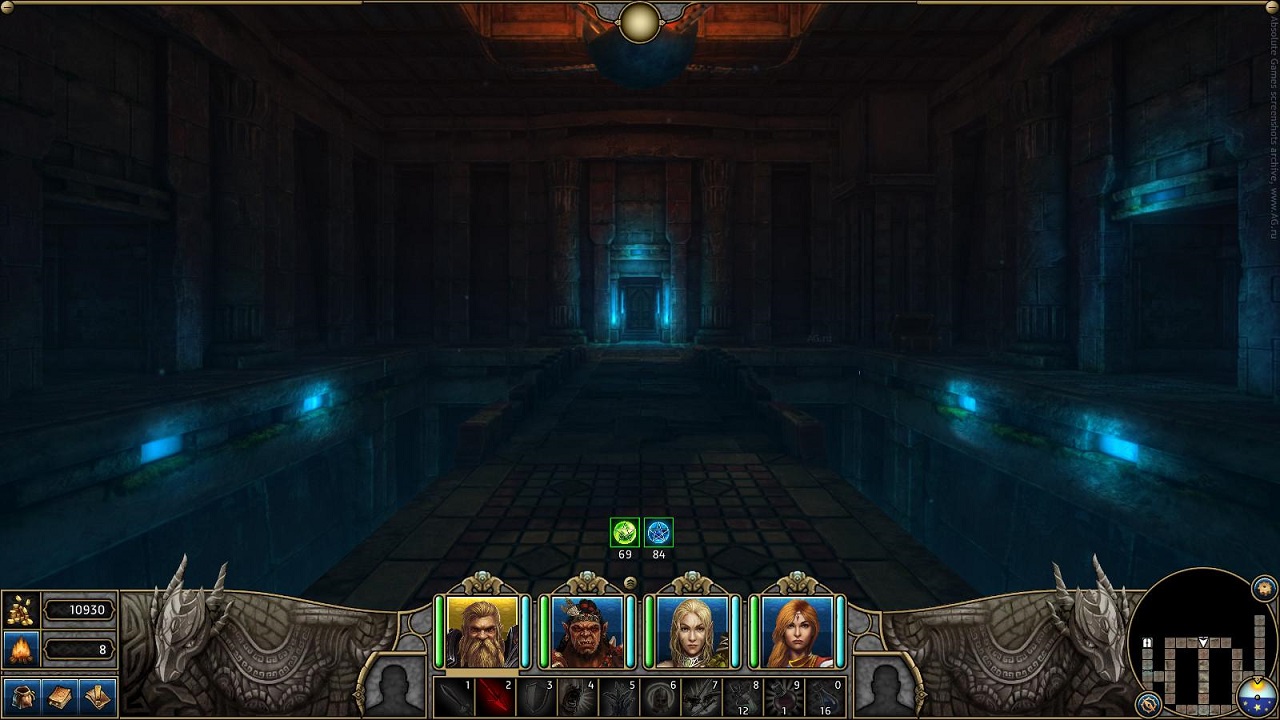Activate the red arrow ability in slot 2
Image resolution: width=1280 pixels, height=720 pixels.
coord(494,697)
